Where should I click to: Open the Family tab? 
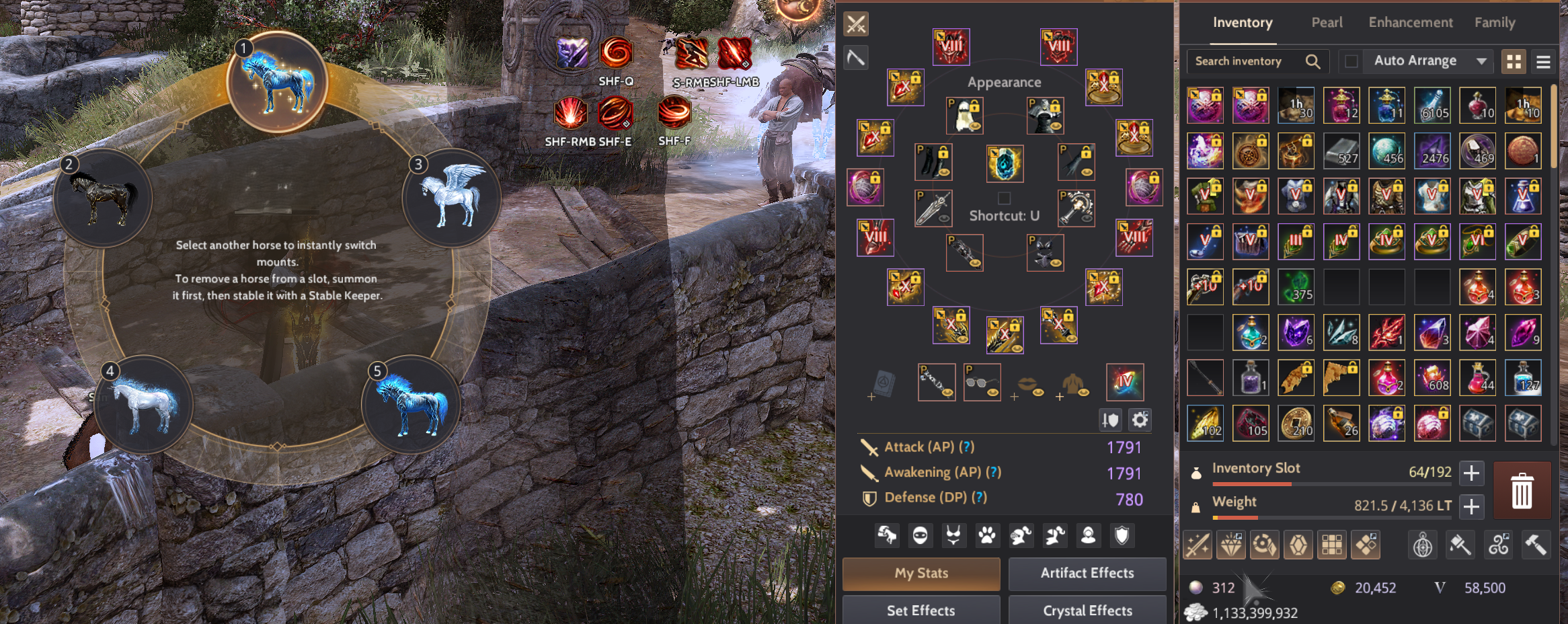coord(1494,22)
